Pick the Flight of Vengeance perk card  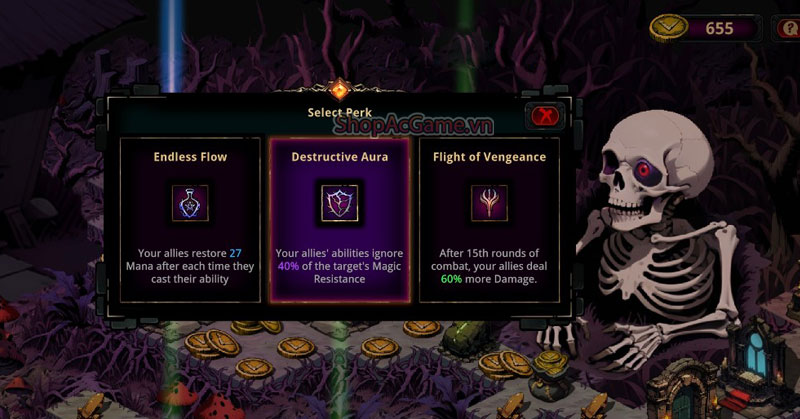coord(489,219)
